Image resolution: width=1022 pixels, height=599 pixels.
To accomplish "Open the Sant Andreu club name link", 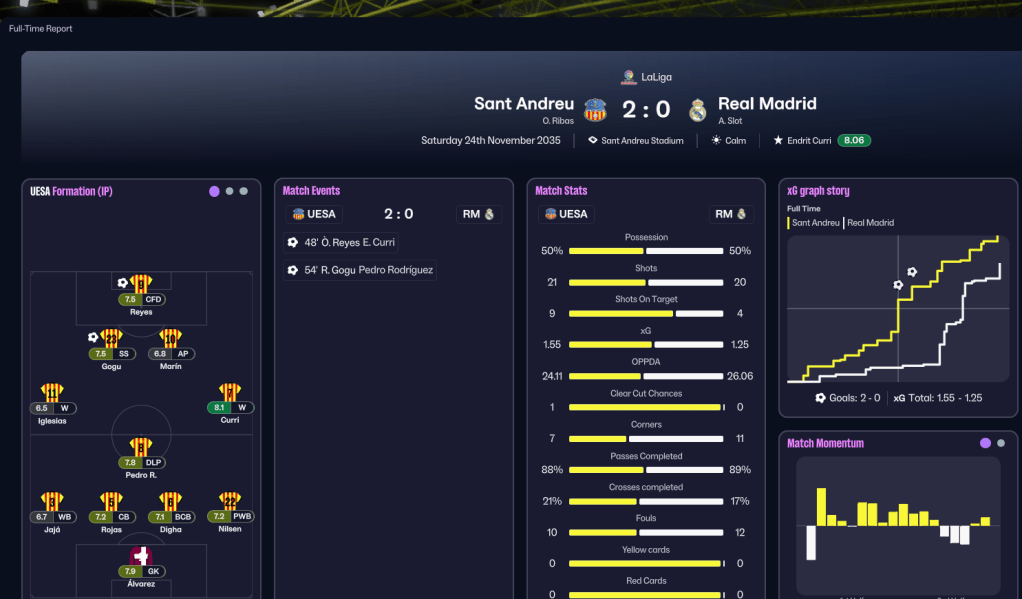I will click(x=524, y=104).
